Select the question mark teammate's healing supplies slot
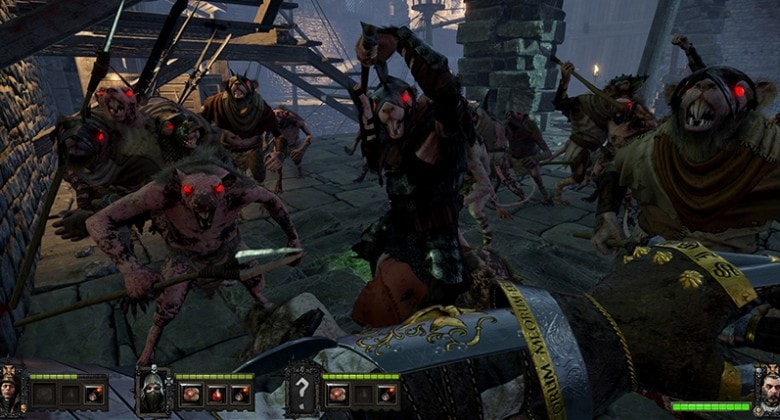780x420 pixels. [337, 394]
